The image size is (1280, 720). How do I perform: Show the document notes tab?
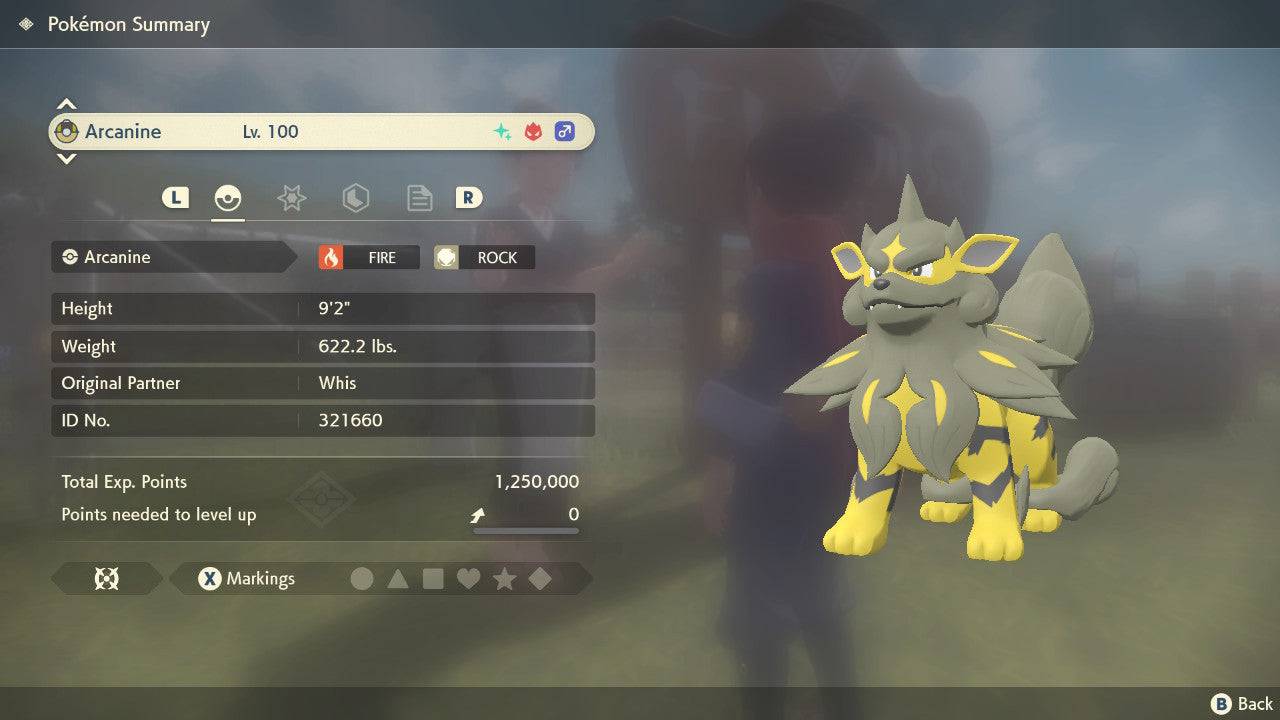point(419,198)
